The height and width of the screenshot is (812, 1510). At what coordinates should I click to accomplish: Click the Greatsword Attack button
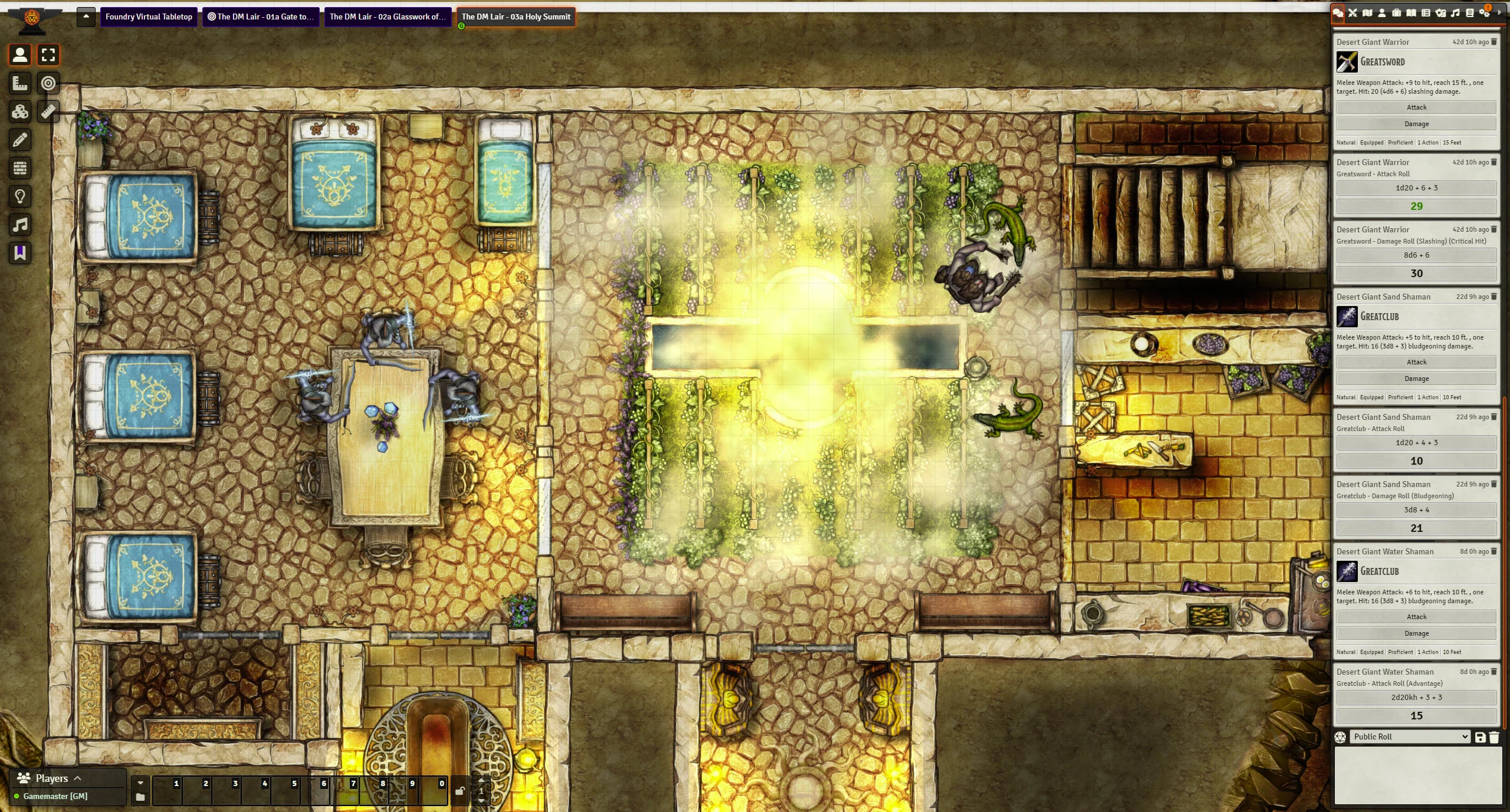click(1416, 107)
